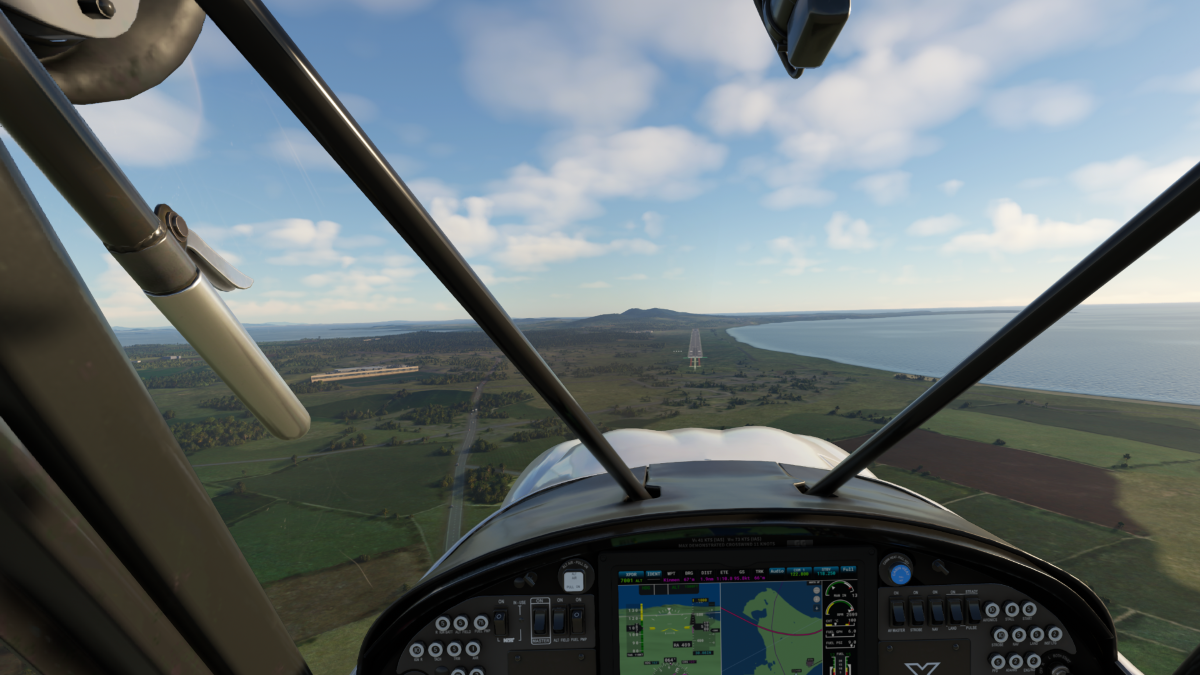Flip the MASTER rocker switch
Screen dimensions: 1200x675
pos(540,620)
